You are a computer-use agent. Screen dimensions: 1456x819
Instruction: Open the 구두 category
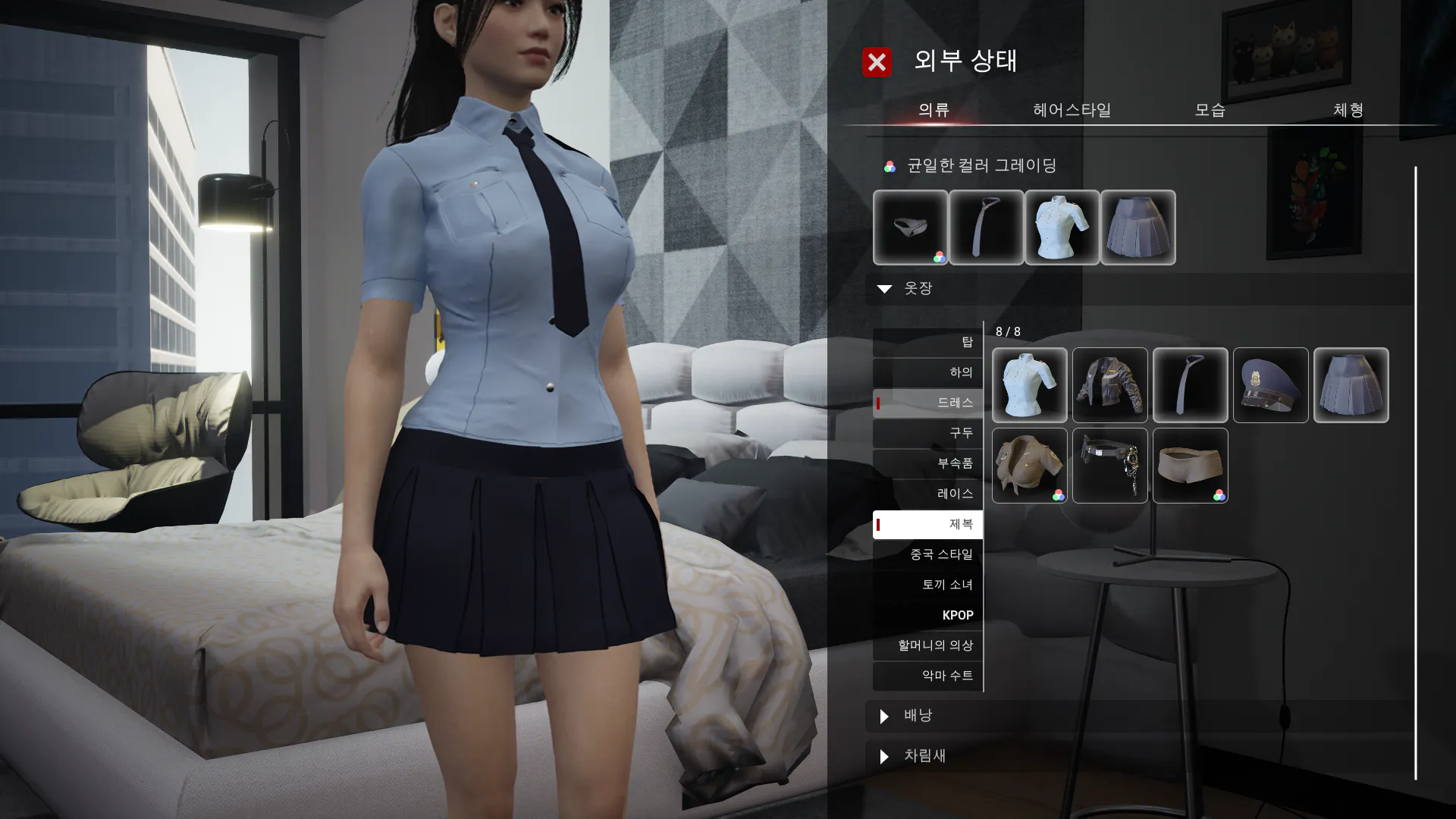click(x=928, y=433)
